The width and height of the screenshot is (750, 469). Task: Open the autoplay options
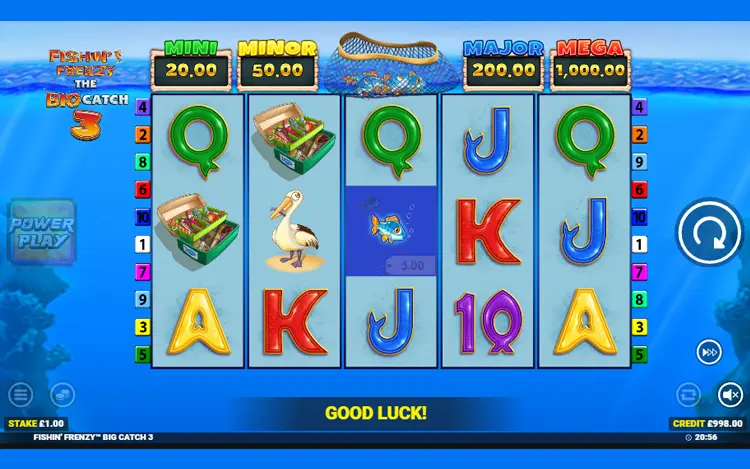[x=688, y=394]
